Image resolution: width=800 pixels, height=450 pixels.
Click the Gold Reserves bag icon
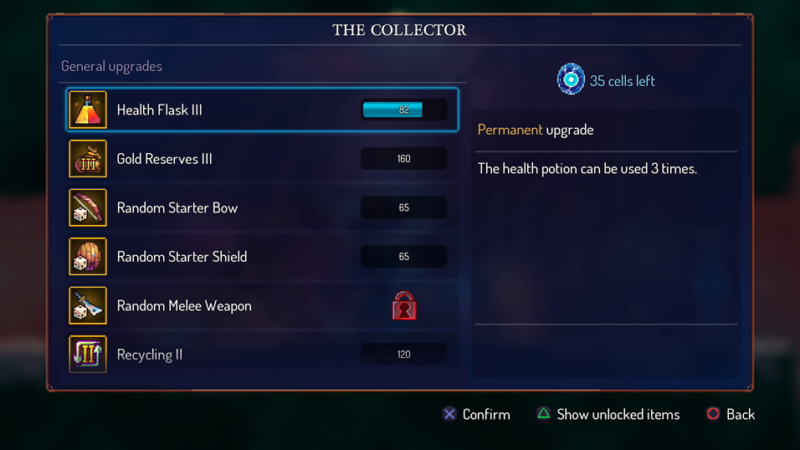point(88,159)
